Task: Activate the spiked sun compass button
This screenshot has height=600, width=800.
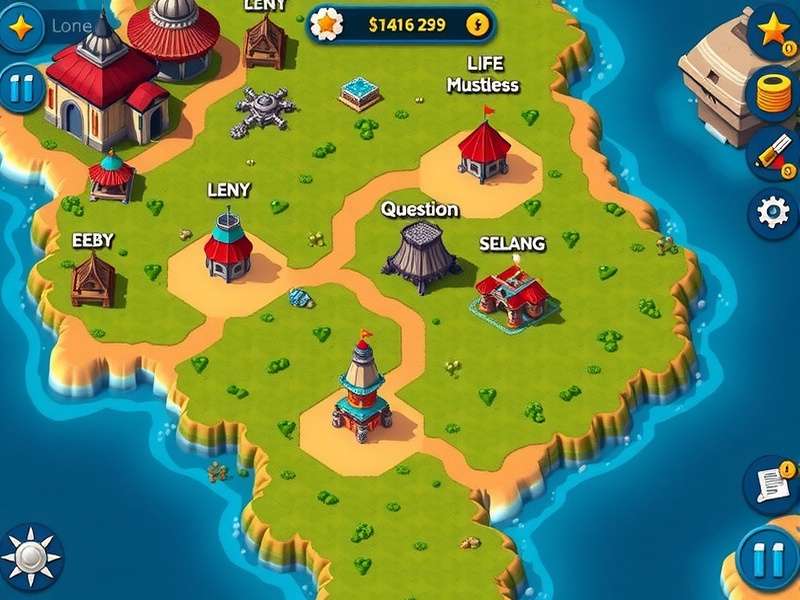Action: (30, 556)
